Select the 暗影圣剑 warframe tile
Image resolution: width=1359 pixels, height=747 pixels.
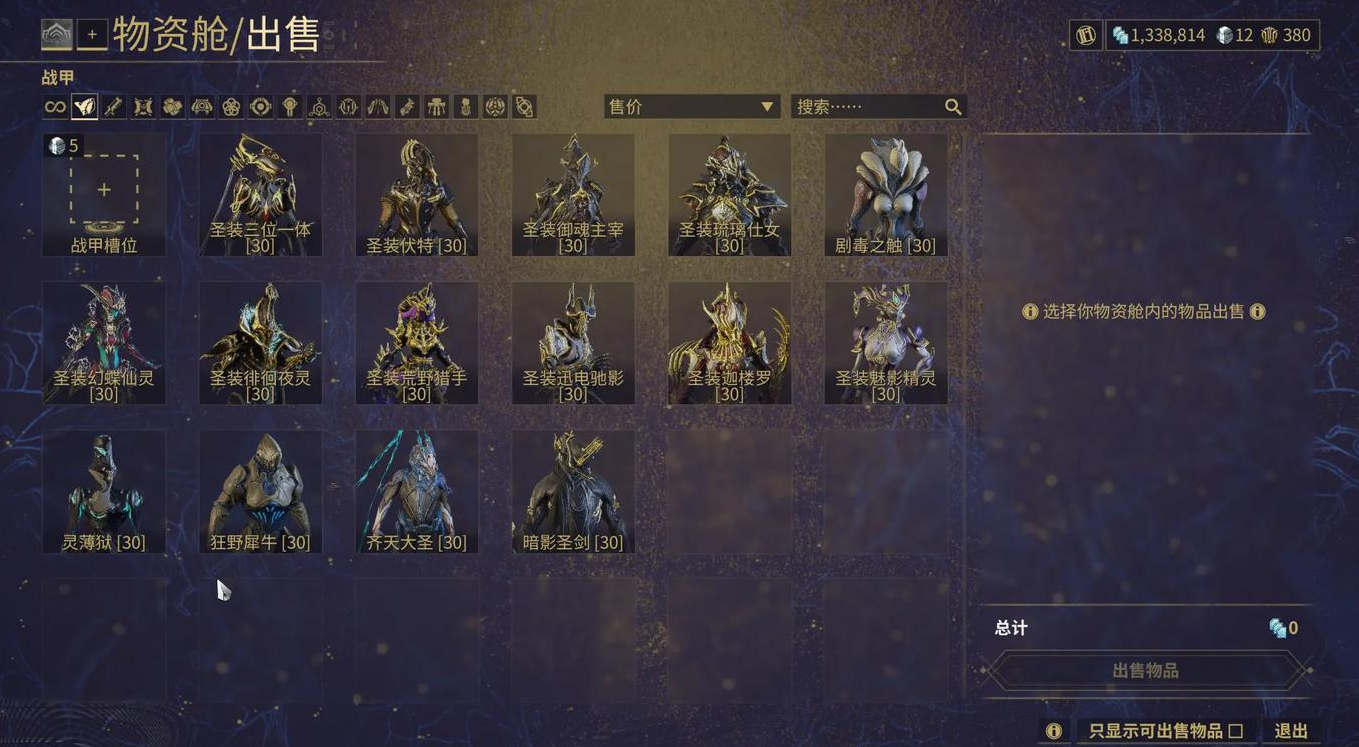pyautogui.click(x=573, y=492)
